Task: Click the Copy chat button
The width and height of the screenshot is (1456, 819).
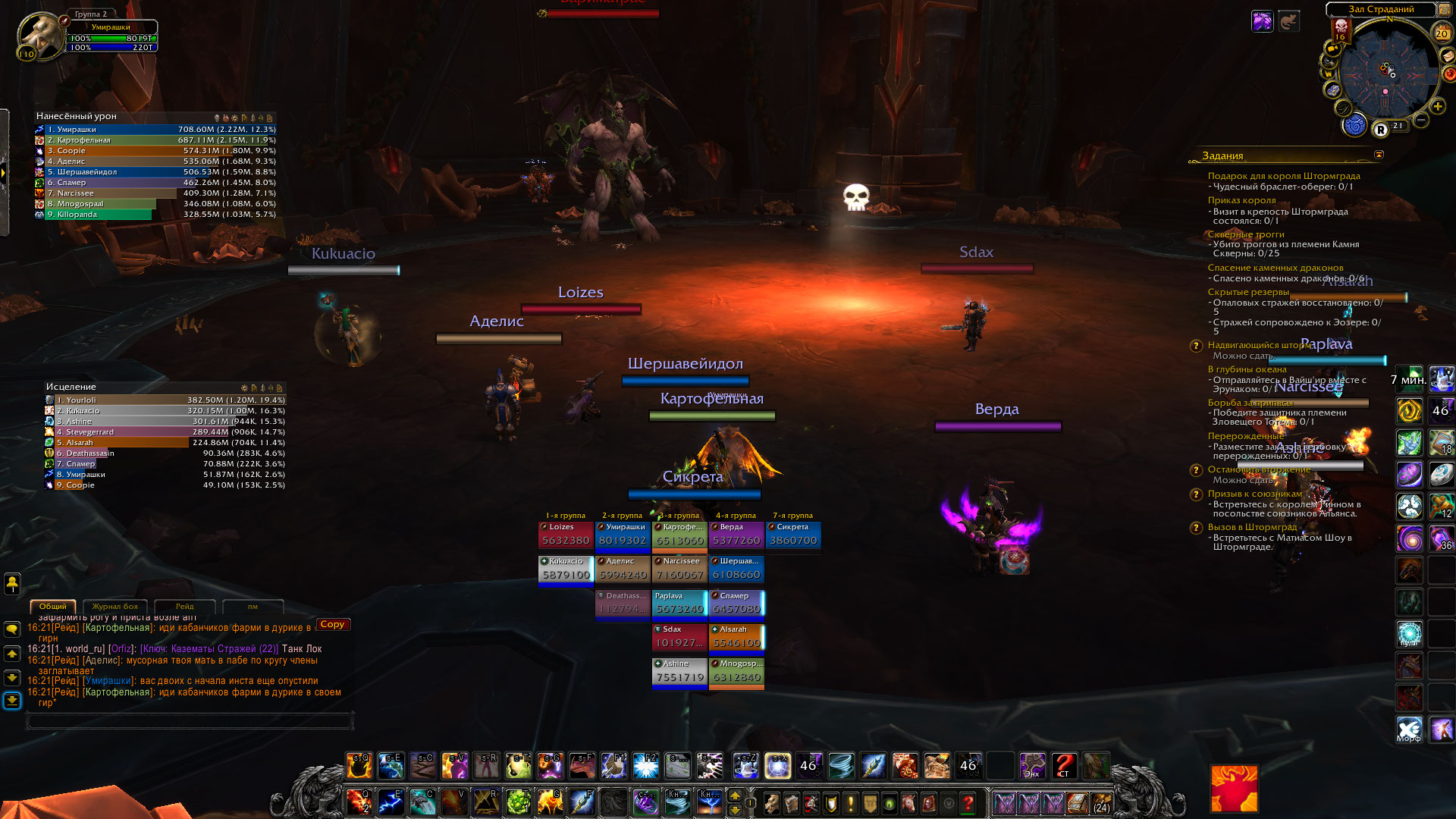Action: (332, 624)
